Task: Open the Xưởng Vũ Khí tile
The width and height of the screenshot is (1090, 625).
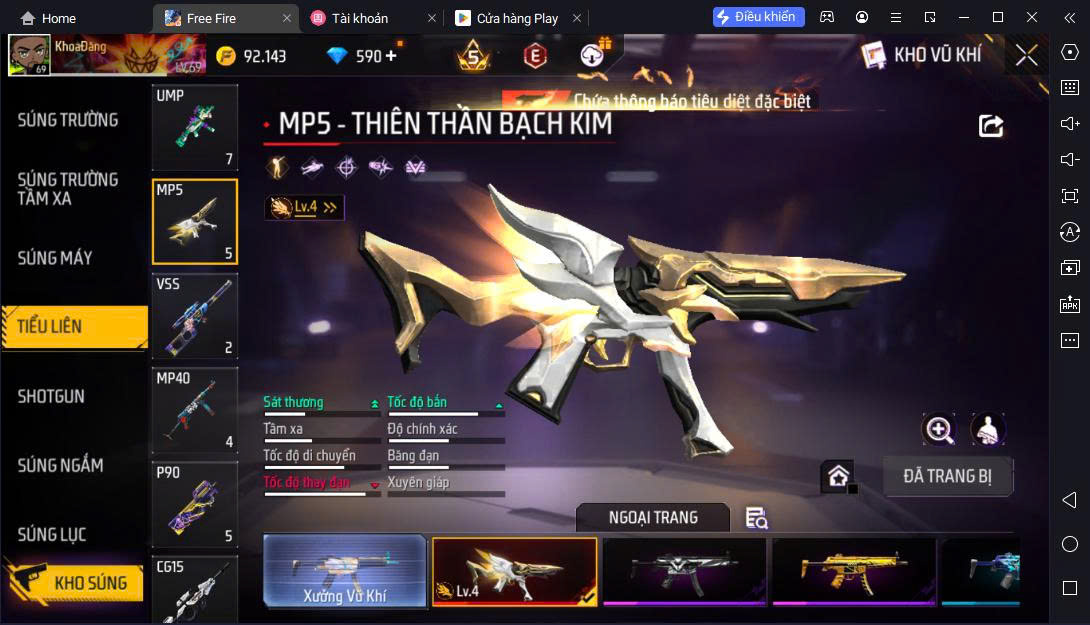Action: [345, 571]
